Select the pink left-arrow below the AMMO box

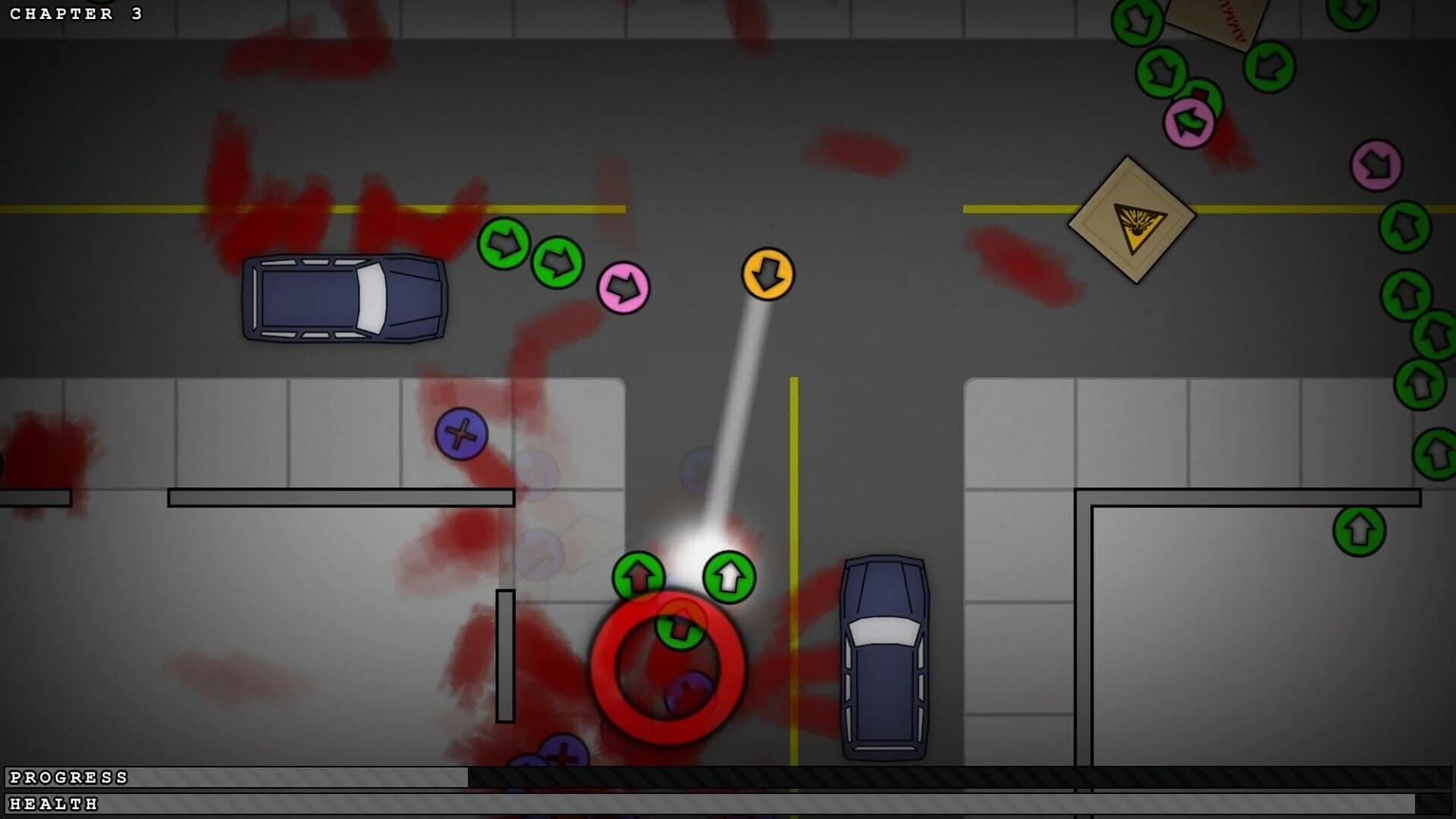coord(1188,124)
